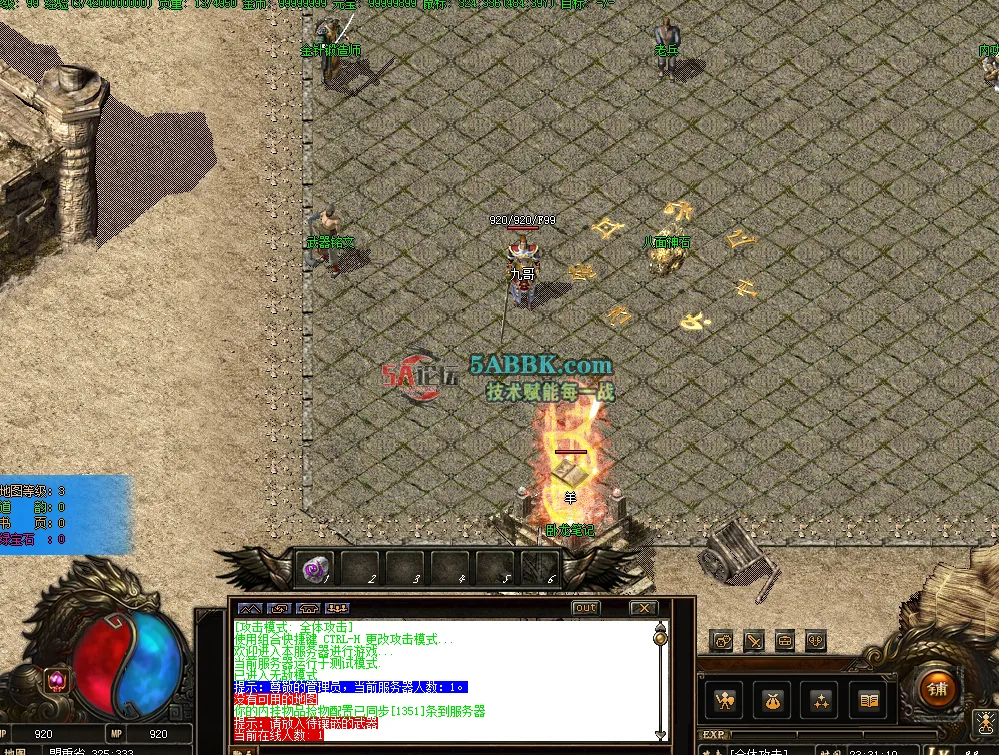This screenshot has height=755, width=999.
Task: Click the purple gem icon beside the health orb
Action: click(x=56, y=680)
